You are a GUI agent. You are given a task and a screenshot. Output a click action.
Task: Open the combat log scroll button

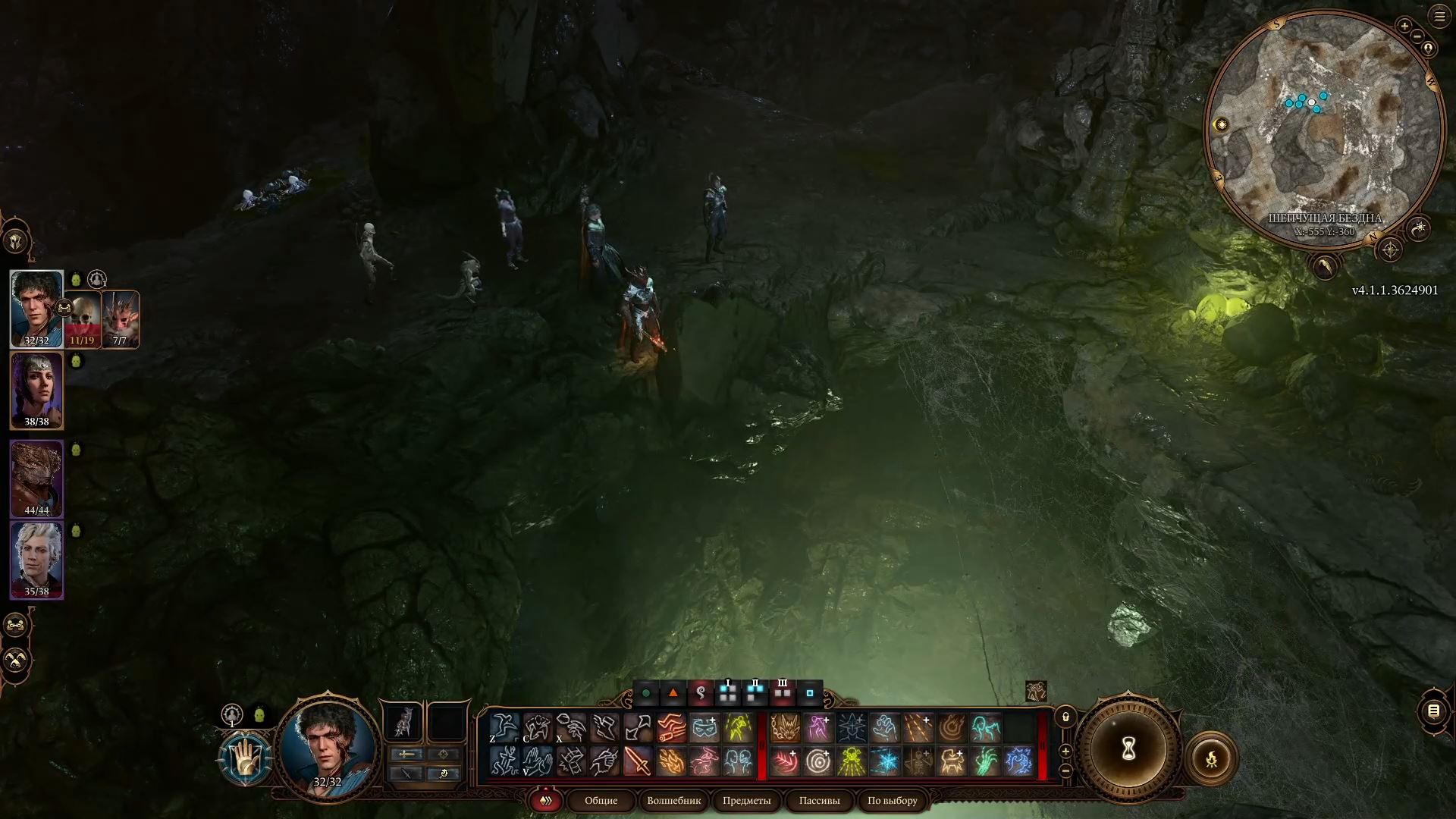coord(1433,711)
